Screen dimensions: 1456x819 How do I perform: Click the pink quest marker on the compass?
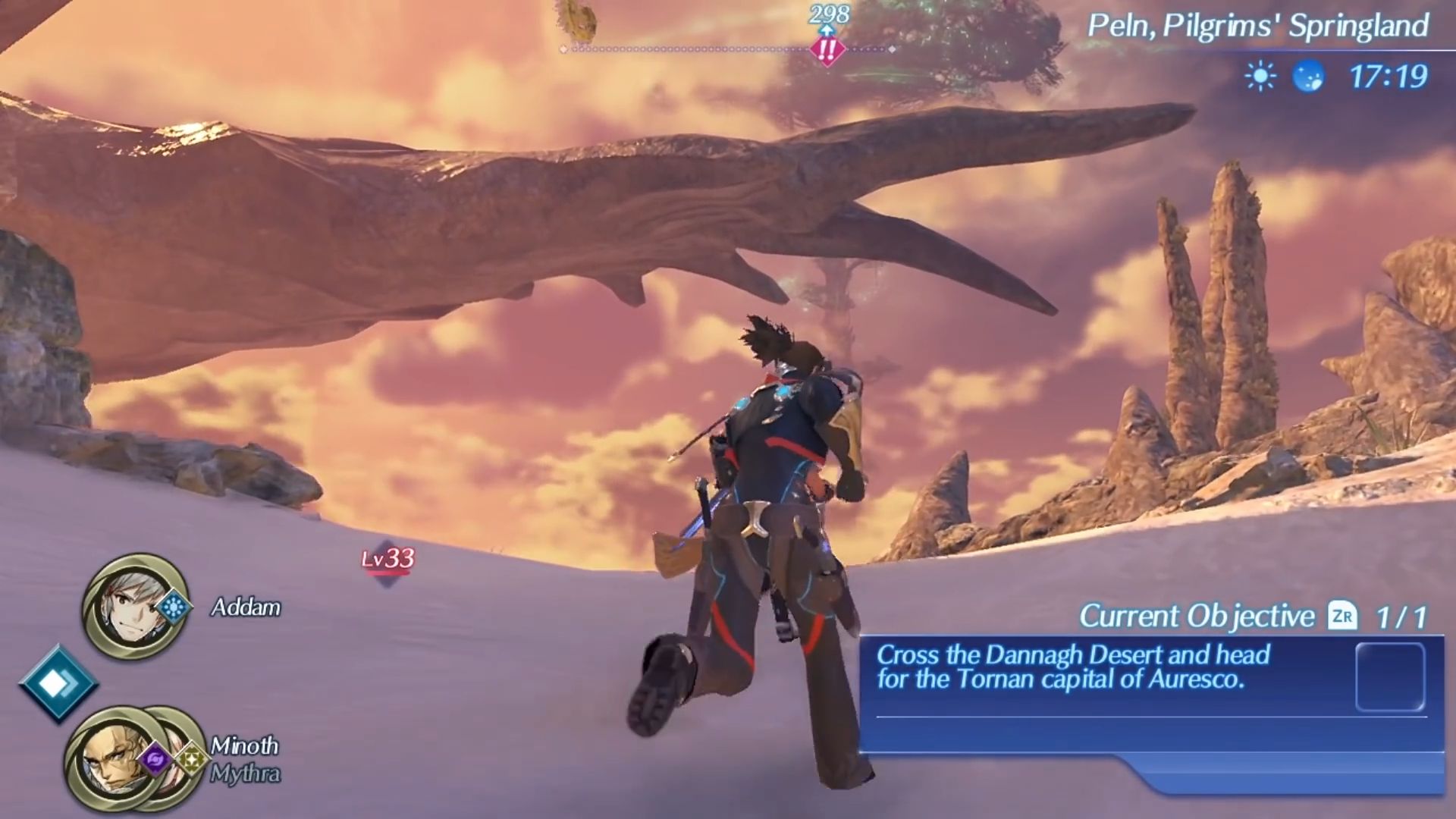point(827,50)
